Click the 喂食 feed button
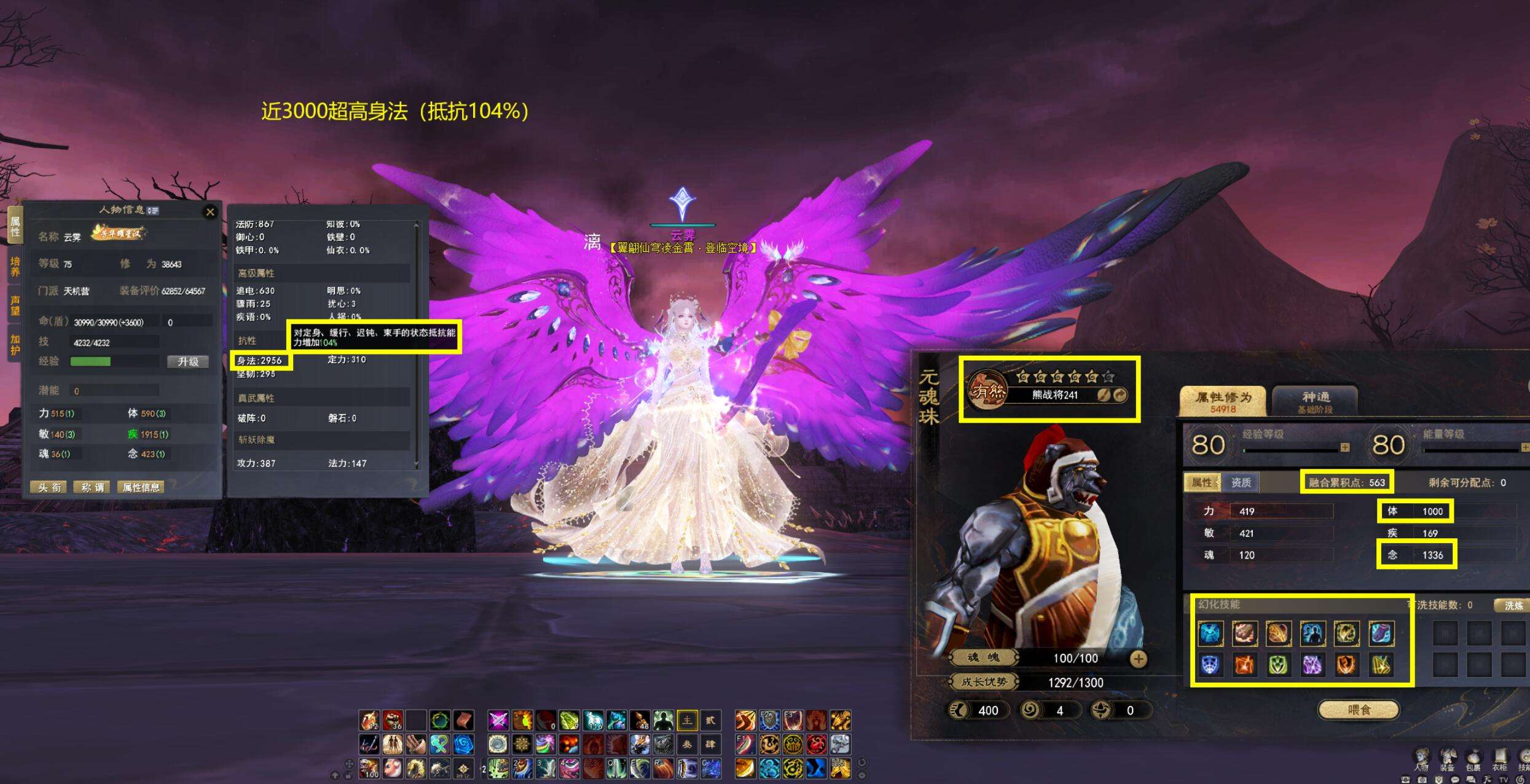The height and width of the screenshot is (784, 1530). click(x=1359, y=710)
